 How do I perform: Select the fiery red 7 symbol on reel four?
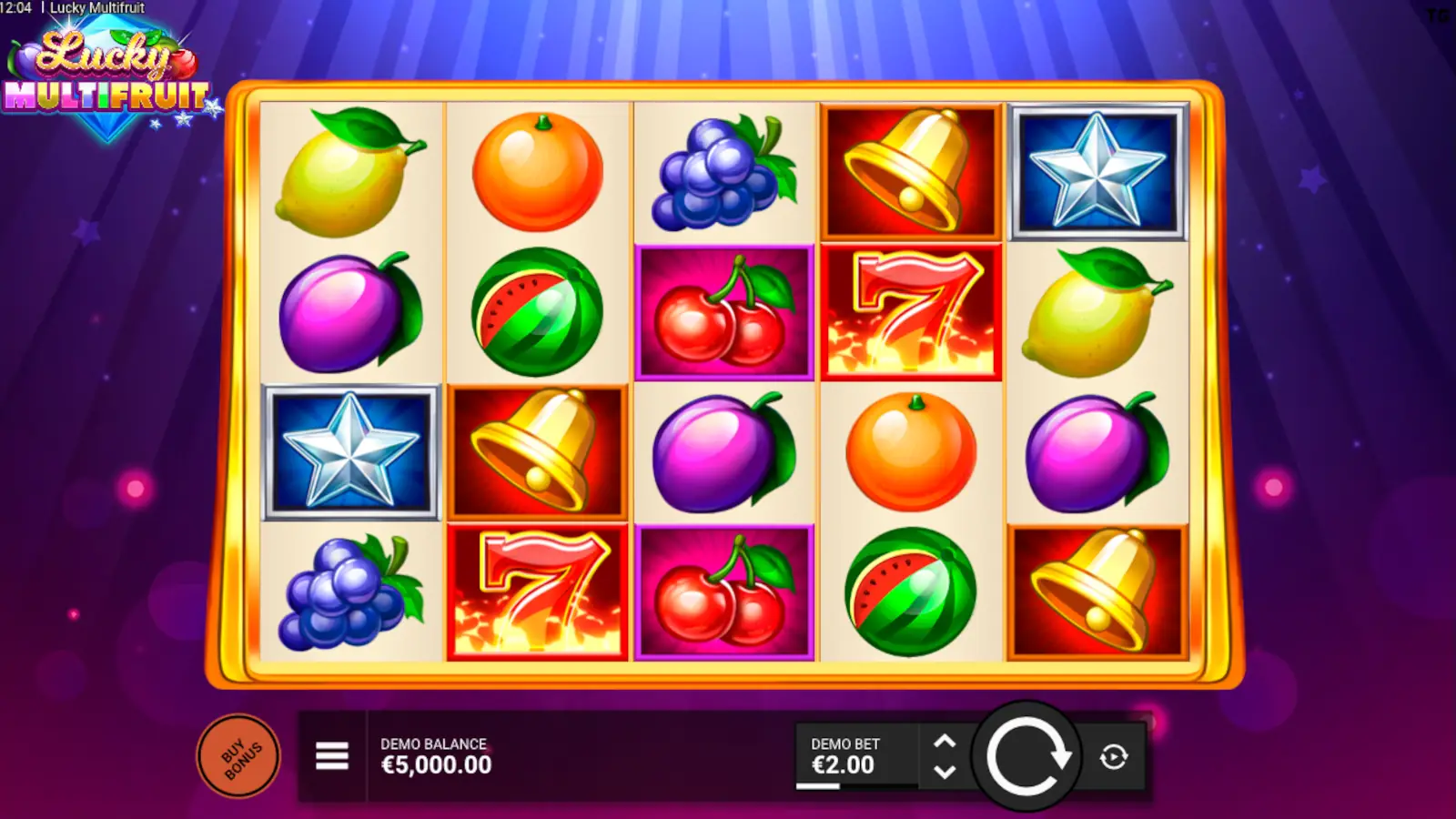(x=910, y=309)
